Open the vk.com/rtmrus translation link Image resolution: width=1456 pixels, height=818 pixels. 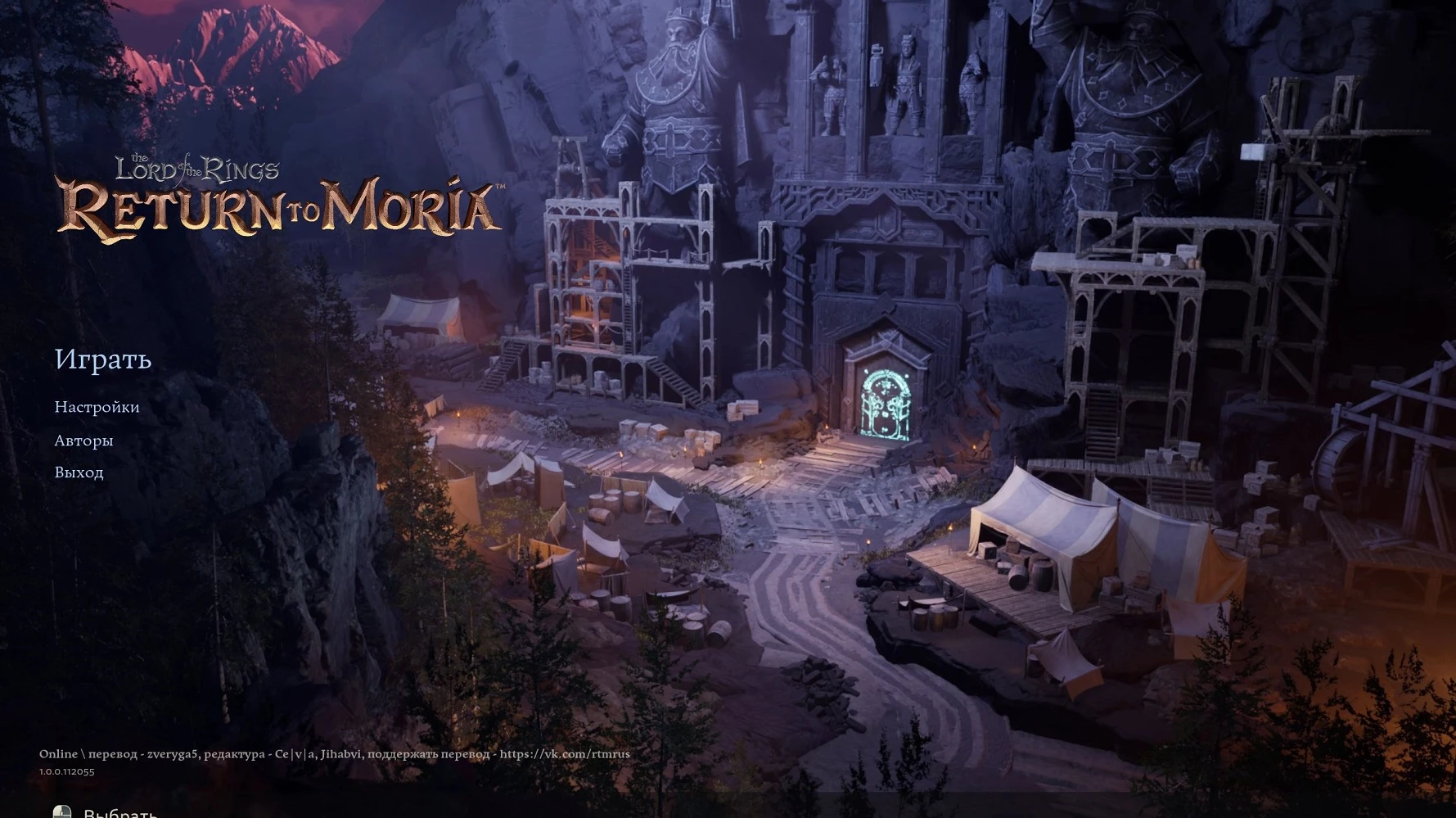[x=566, y=752]
